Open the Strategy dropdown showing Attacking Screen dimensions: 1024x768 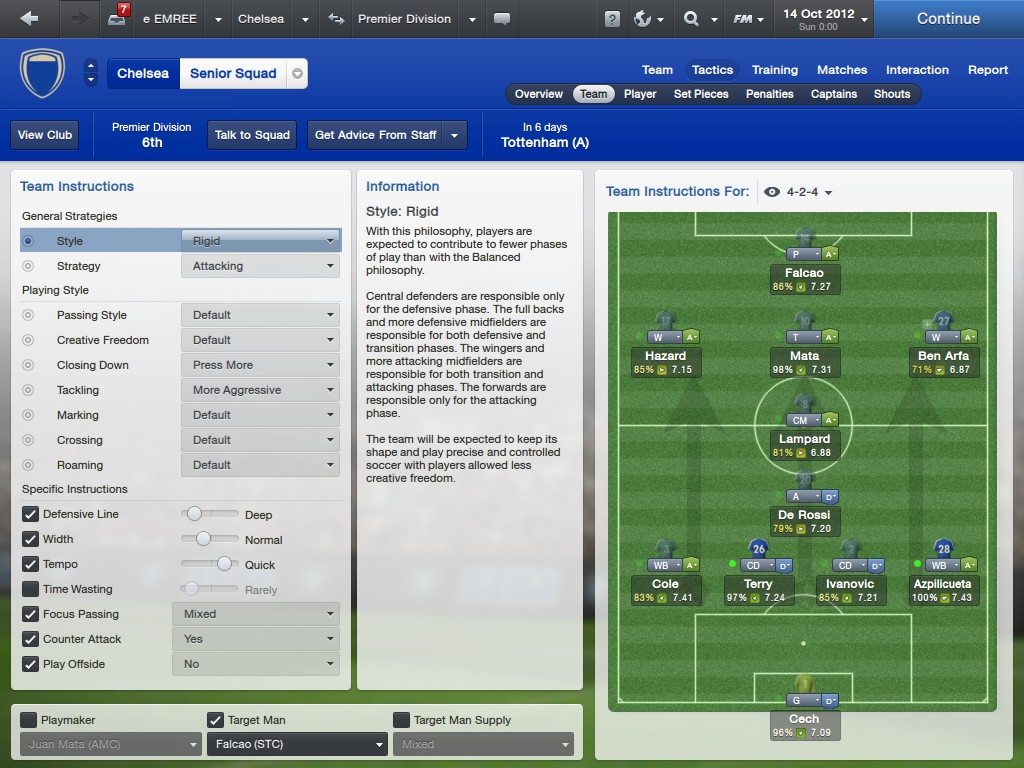260,266
